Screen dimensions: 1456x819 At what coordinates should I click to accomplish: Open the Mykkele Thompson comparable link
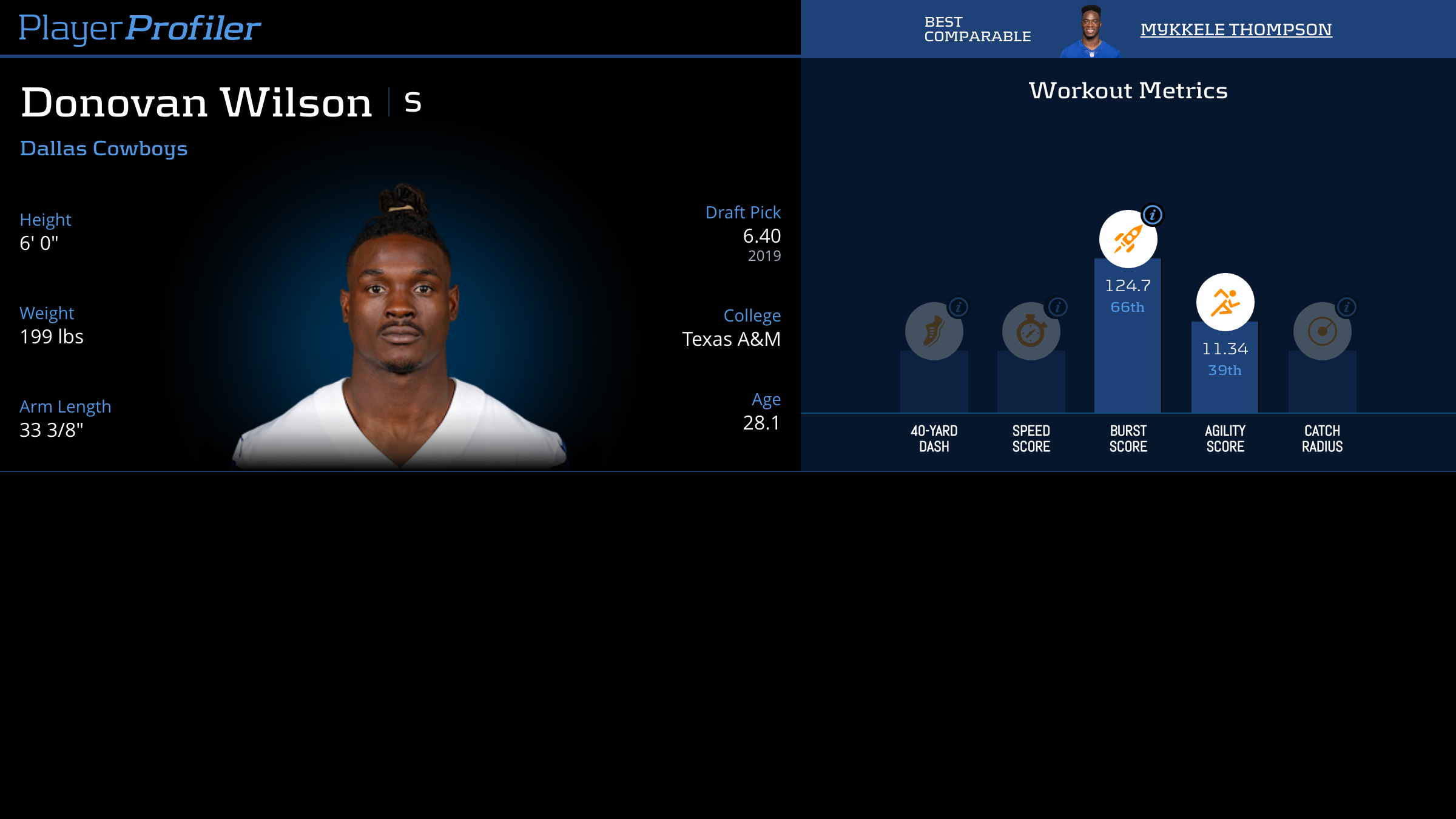tap(1236, 30)
